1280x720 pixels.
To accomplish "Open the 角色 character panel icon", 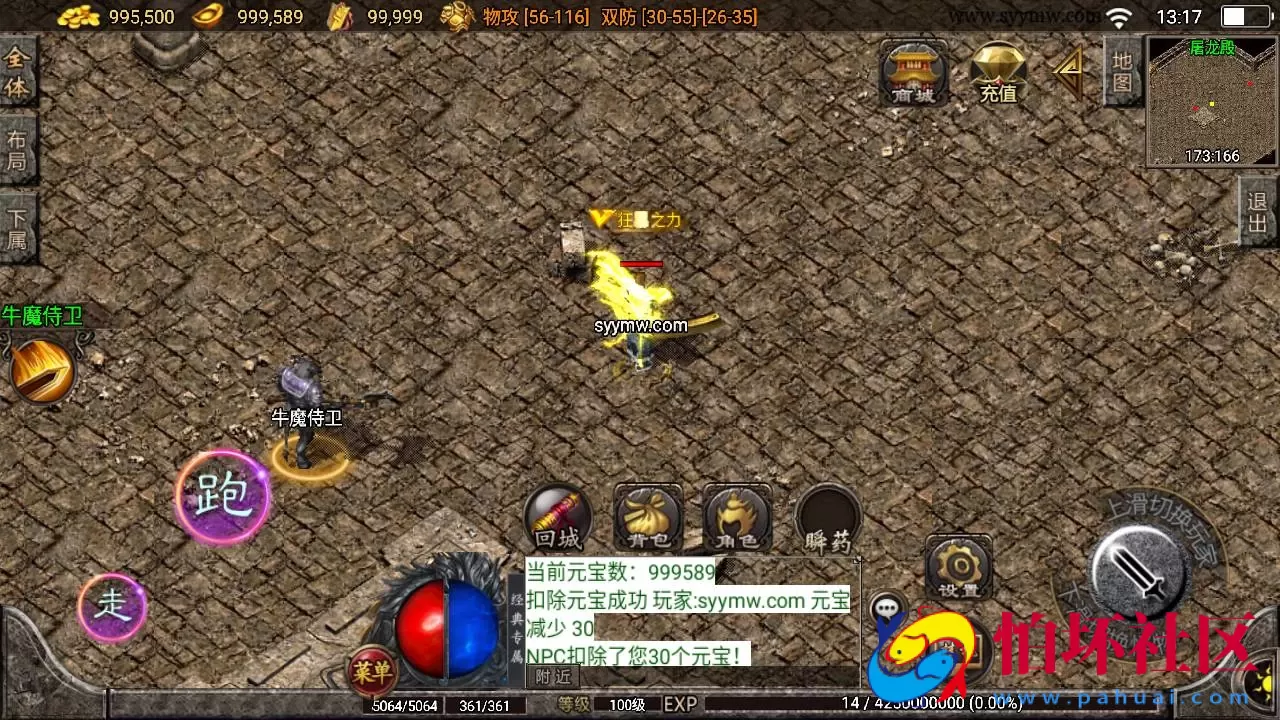I will 736,515.
